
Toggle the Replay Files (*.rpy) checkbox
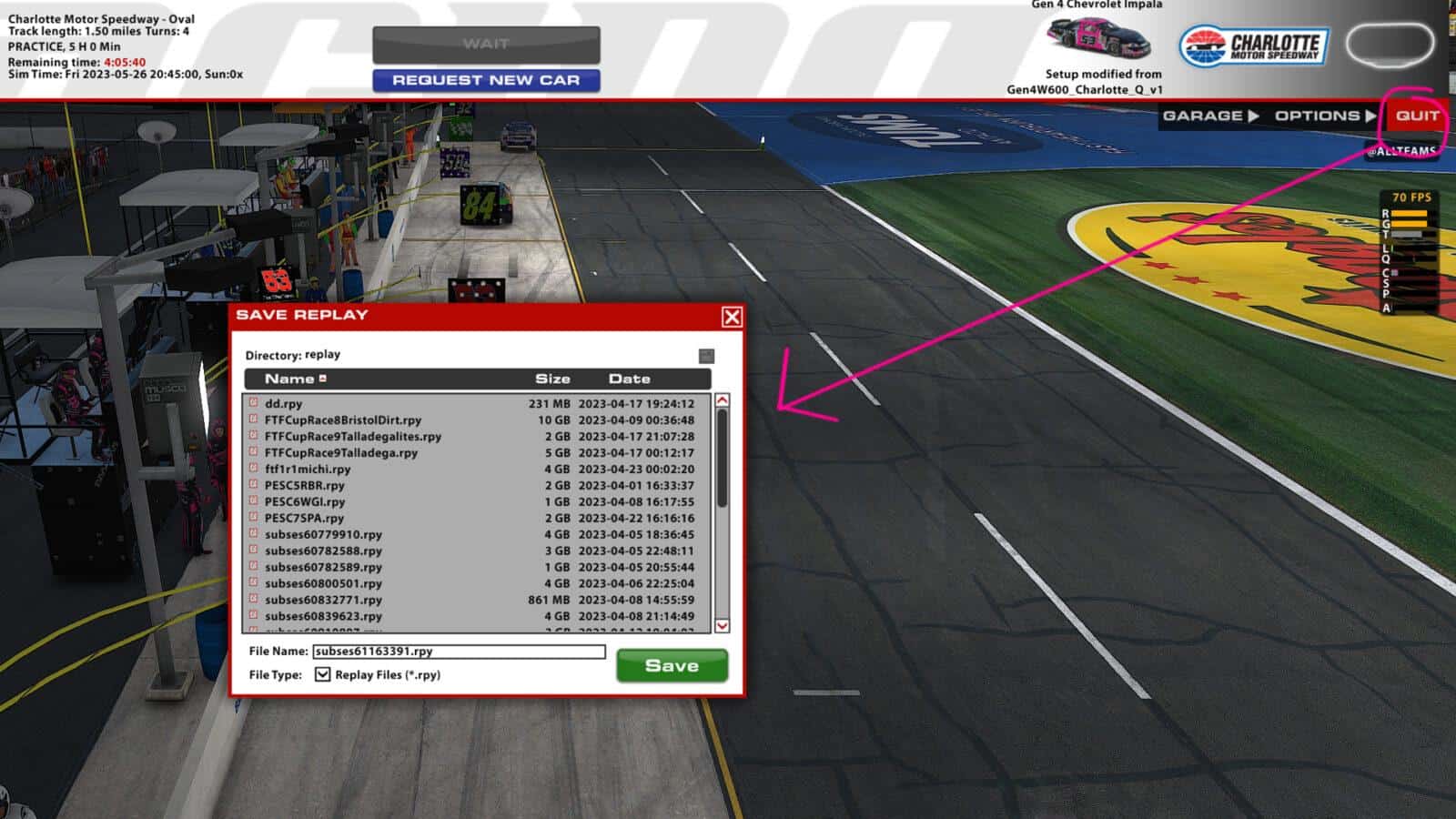click(323, 675)
